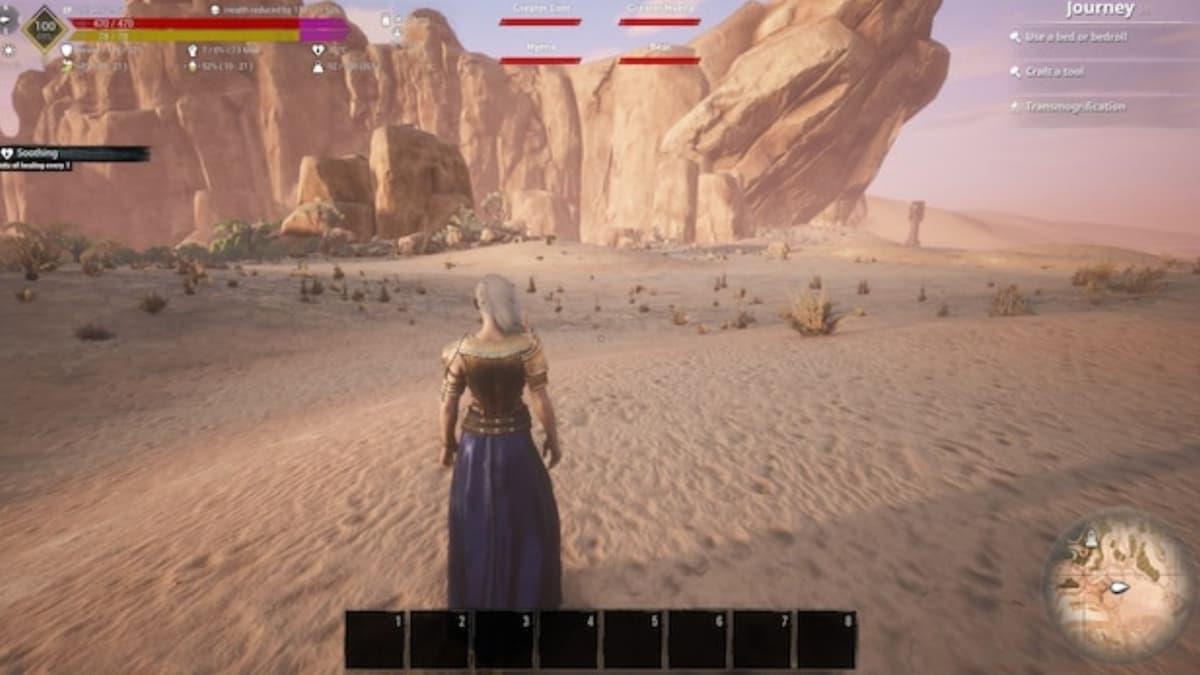Select the 'Use a bed or bedroll' journey step
Viewport: 1200px width, 675px height.
click(1073, 37)
